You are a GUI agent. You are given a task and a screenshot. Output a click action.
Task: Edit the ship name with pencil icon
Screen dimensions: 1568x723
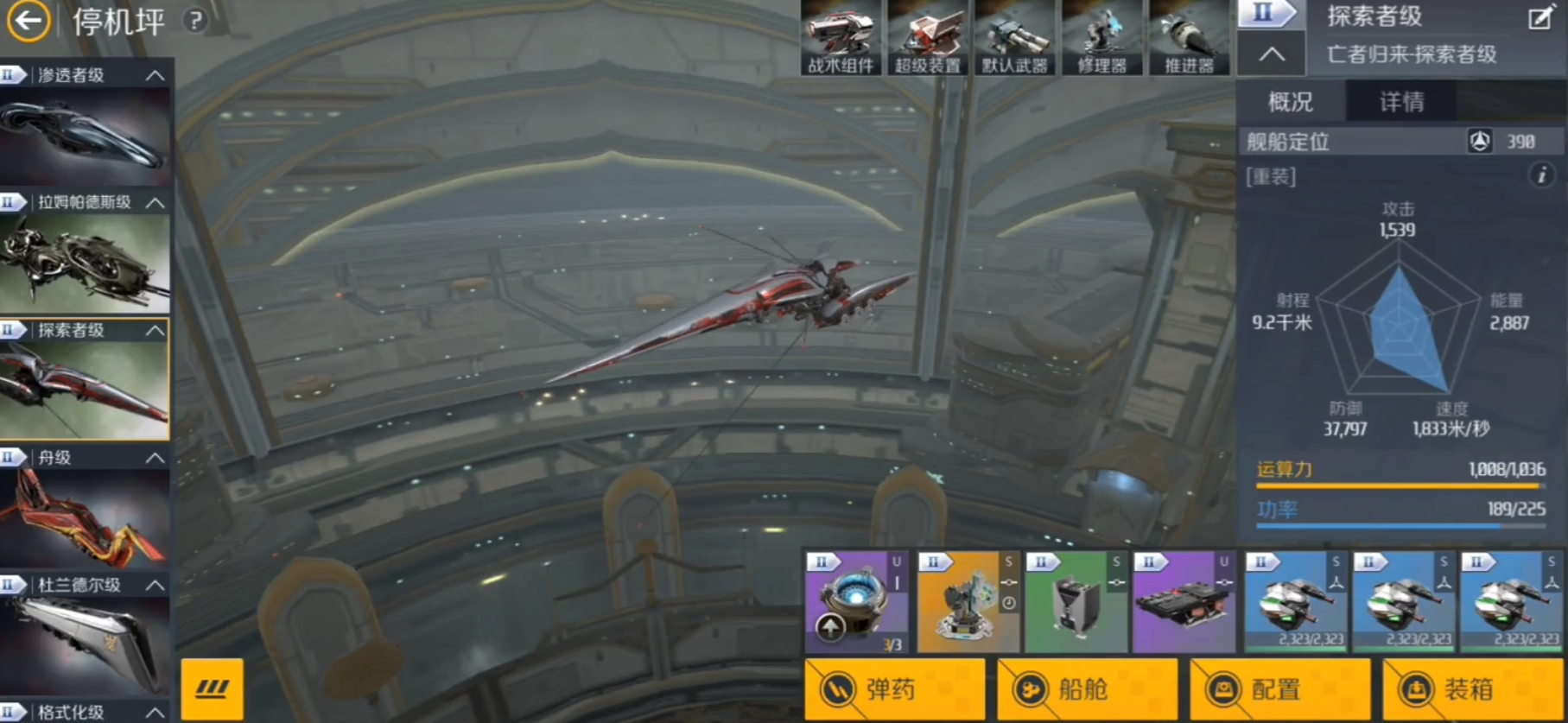tap(1539, 18)
